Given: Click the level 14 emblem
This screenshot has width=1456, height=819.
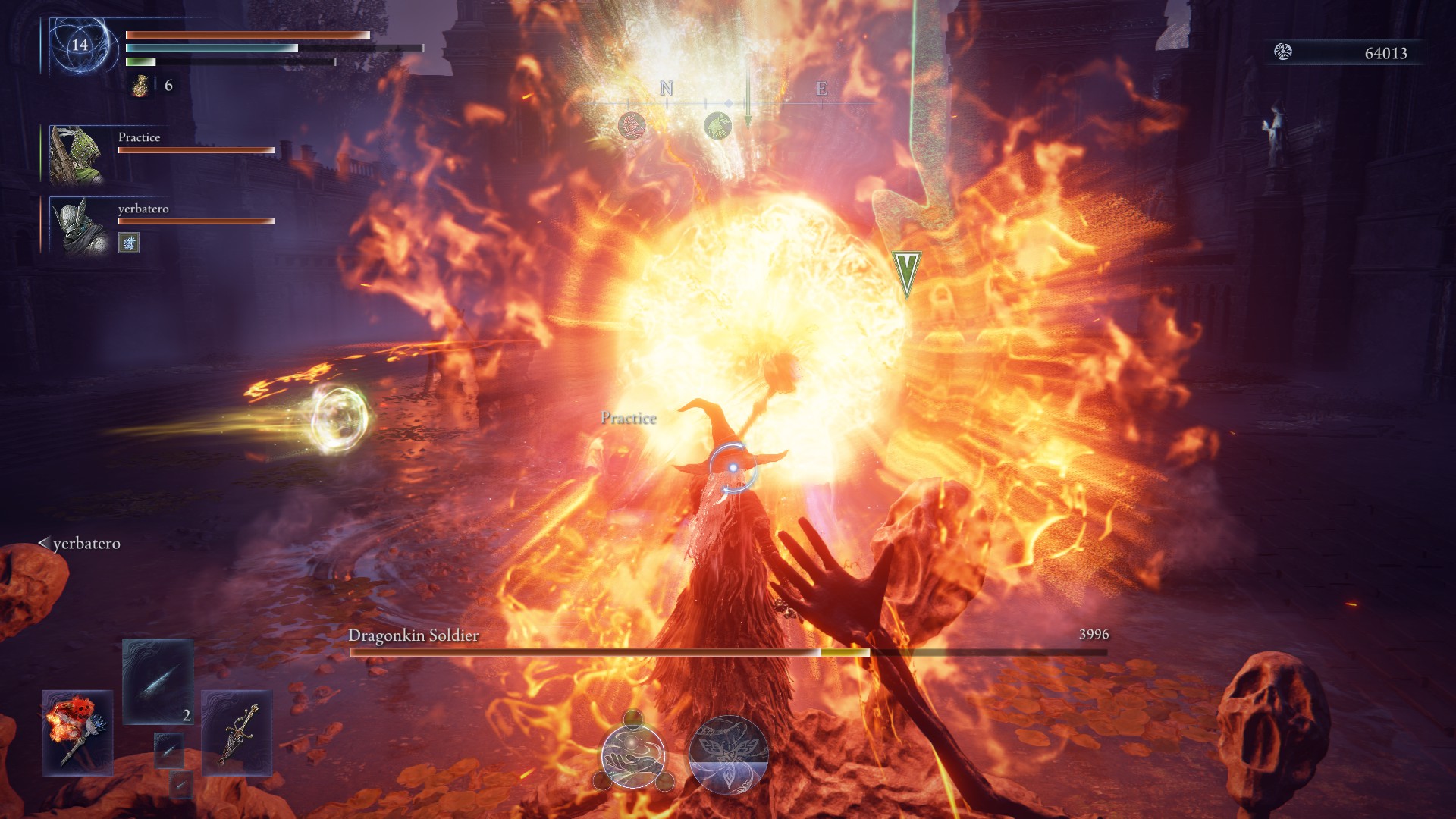Looking at the screenshot, I should [80, 45].
